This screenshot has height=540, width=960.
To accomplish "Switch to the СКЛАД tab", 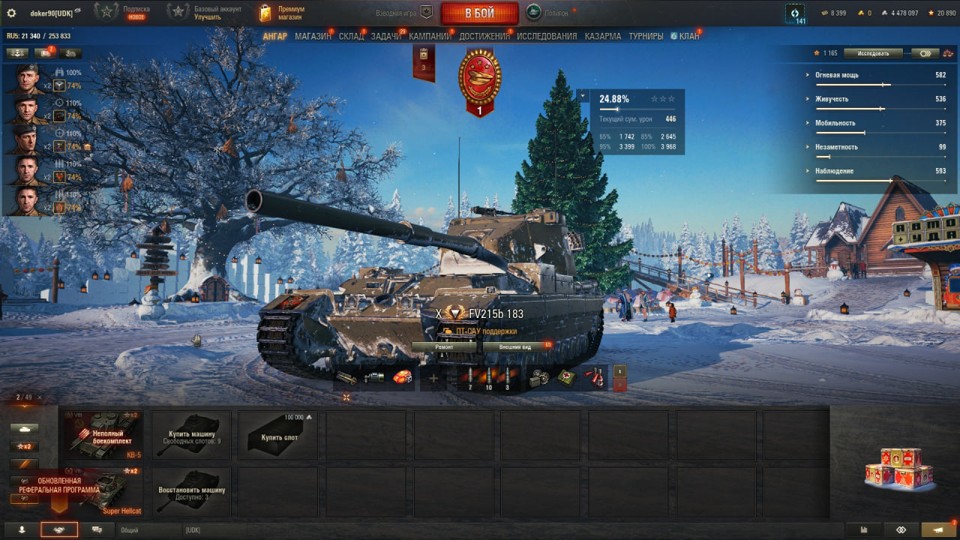I will point(351,36).
